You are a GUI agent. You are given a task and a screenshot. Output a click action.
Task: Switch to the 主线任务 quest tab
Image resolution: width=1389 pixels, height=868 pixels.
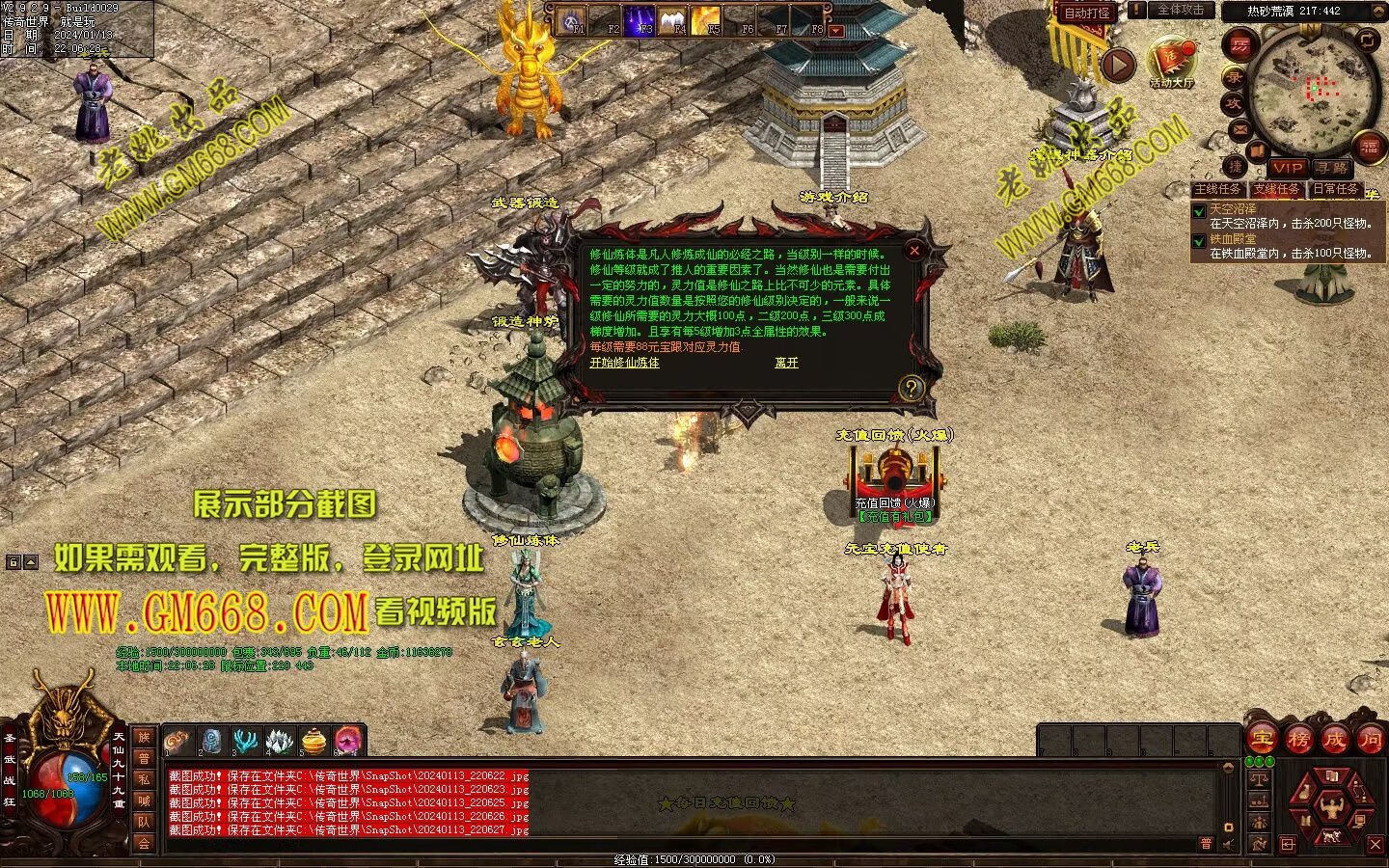(1217, 189)
